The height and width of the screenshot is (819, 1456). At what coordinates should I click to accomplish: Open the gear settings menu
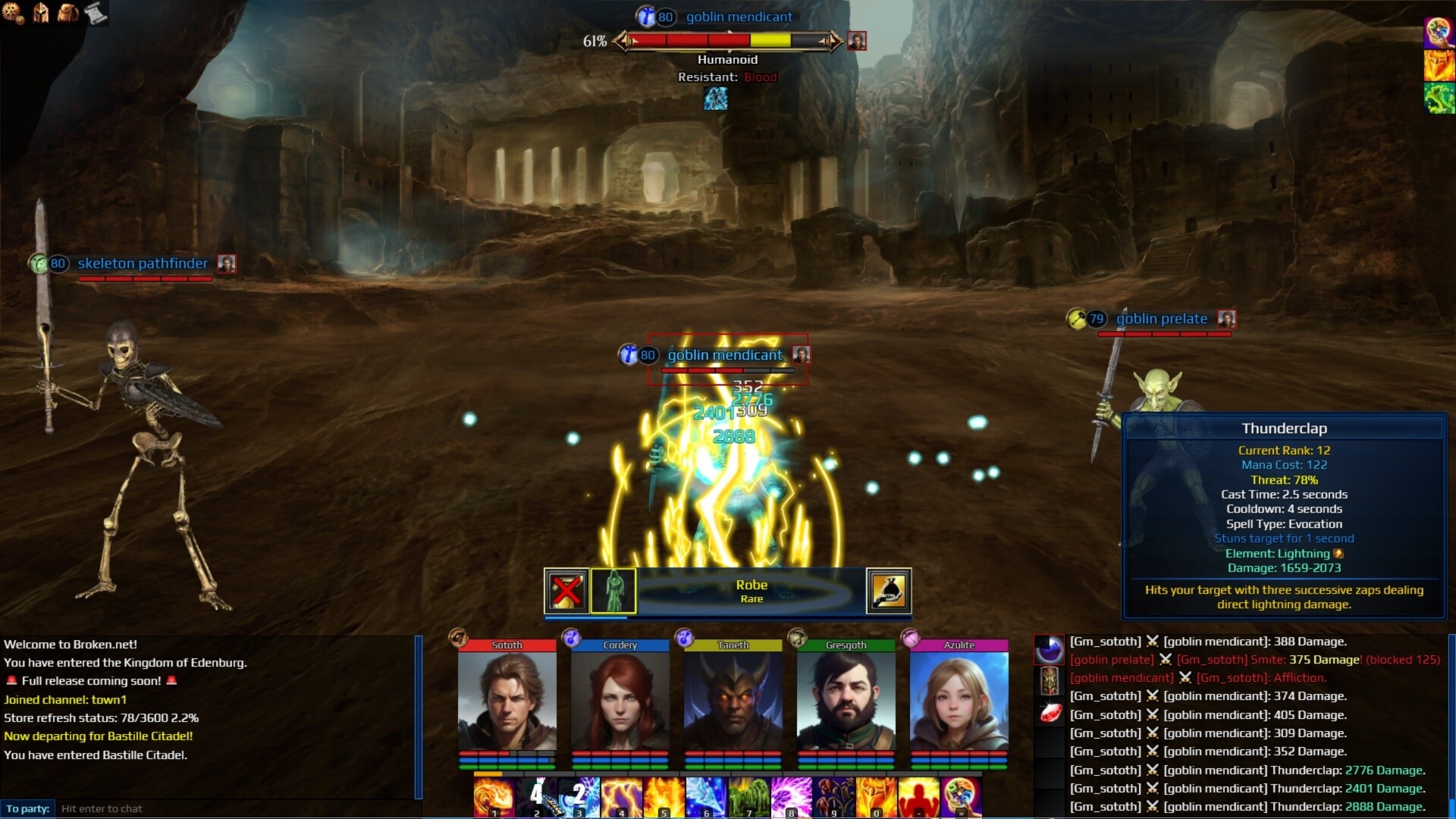[13, 13]
